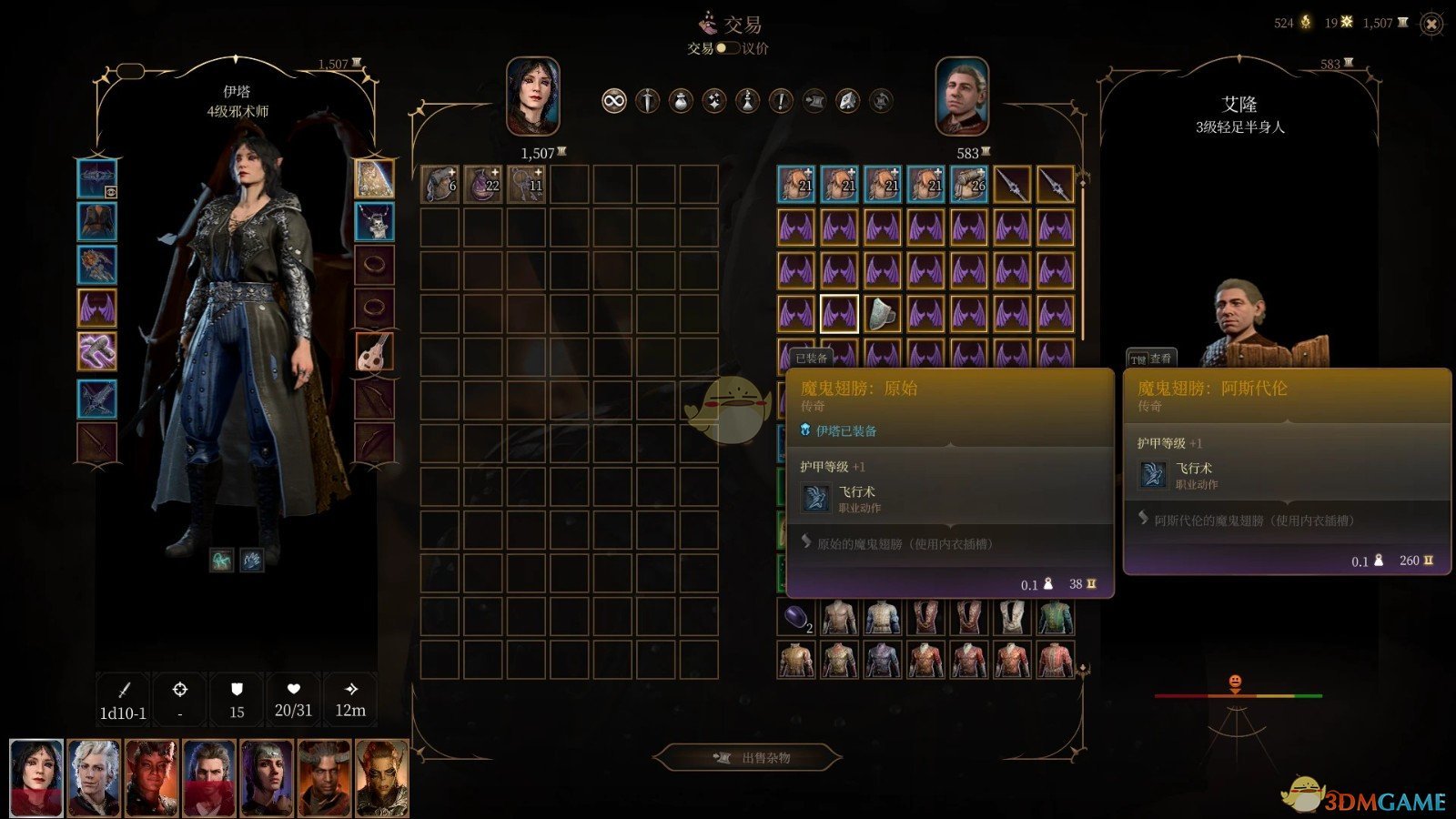Click the amulet equipment slot
Viewport: 1456px width, 819px height.
pos(374,221)
